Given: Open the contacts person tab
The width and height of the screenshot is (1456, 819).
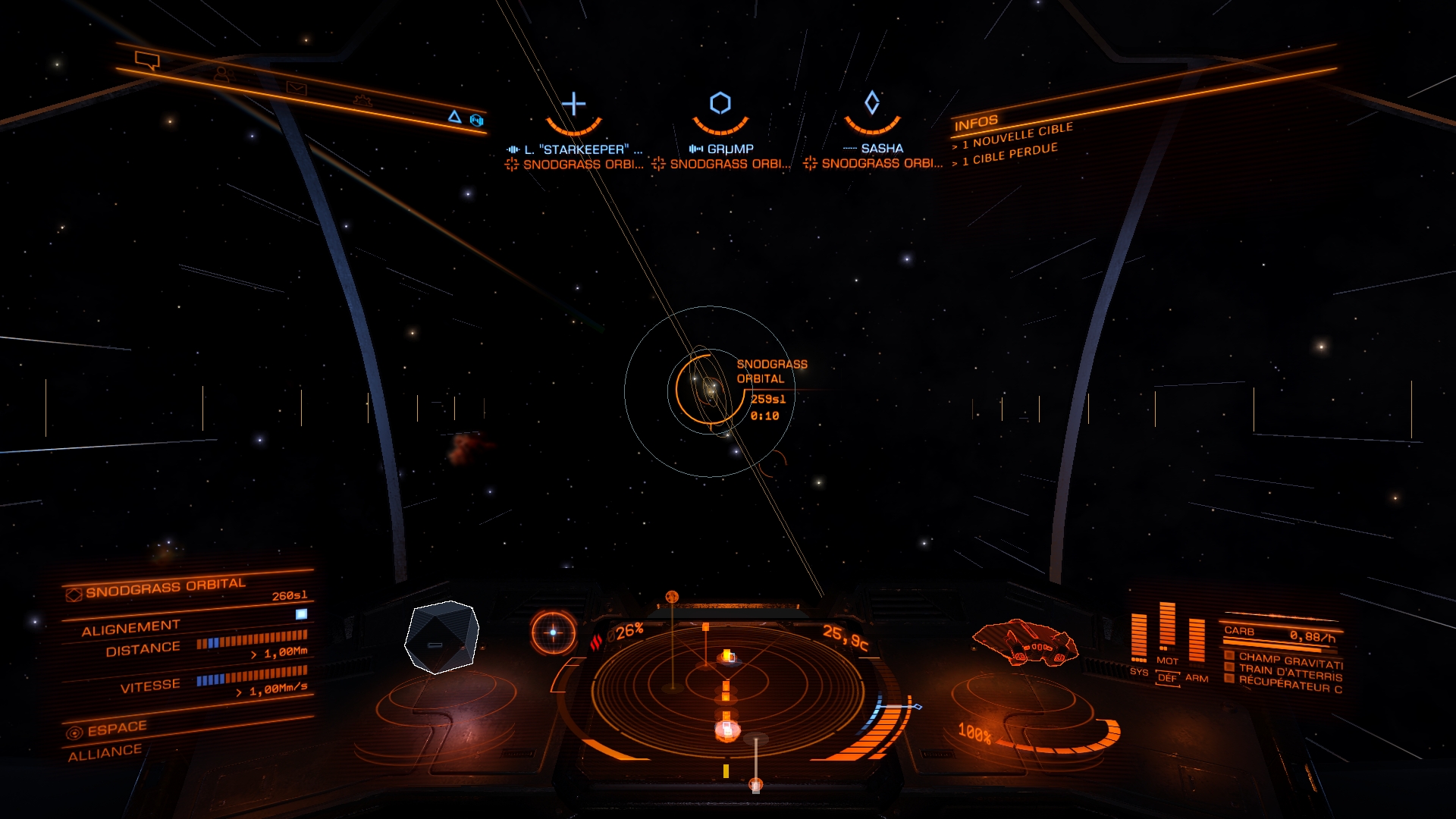Looking at the screenshot, I should 221,74.
